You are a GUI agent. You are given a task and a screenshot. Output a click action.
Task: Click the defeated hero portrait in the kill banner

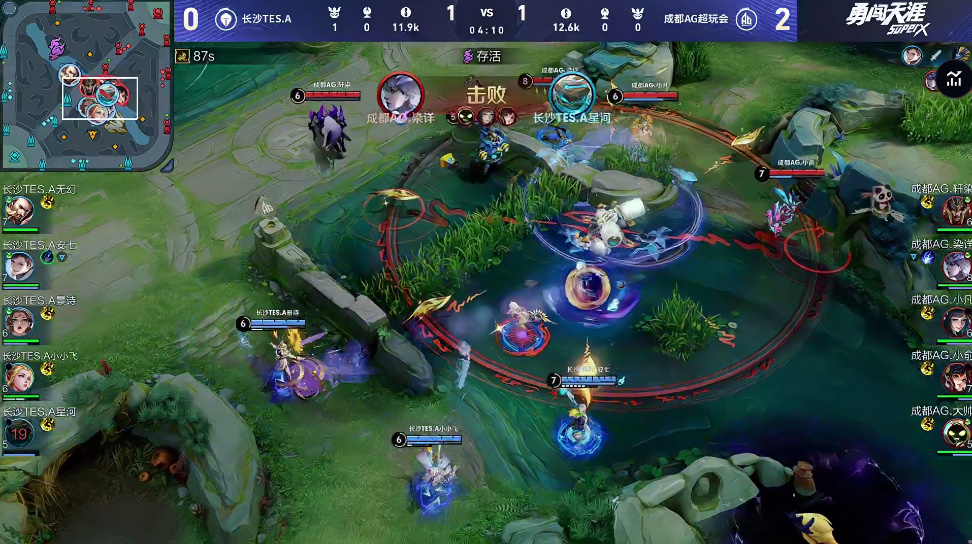tap(572, 94)
